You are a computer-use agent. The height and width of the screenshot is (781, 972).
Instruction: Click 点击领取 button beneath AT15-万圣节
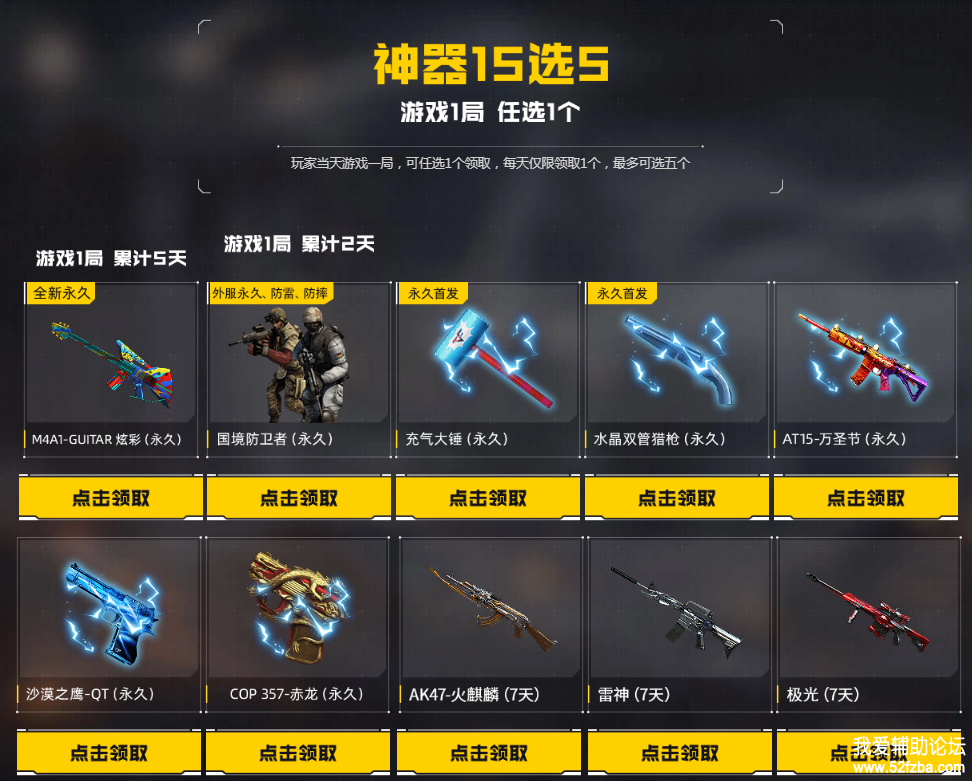point(865,498)
